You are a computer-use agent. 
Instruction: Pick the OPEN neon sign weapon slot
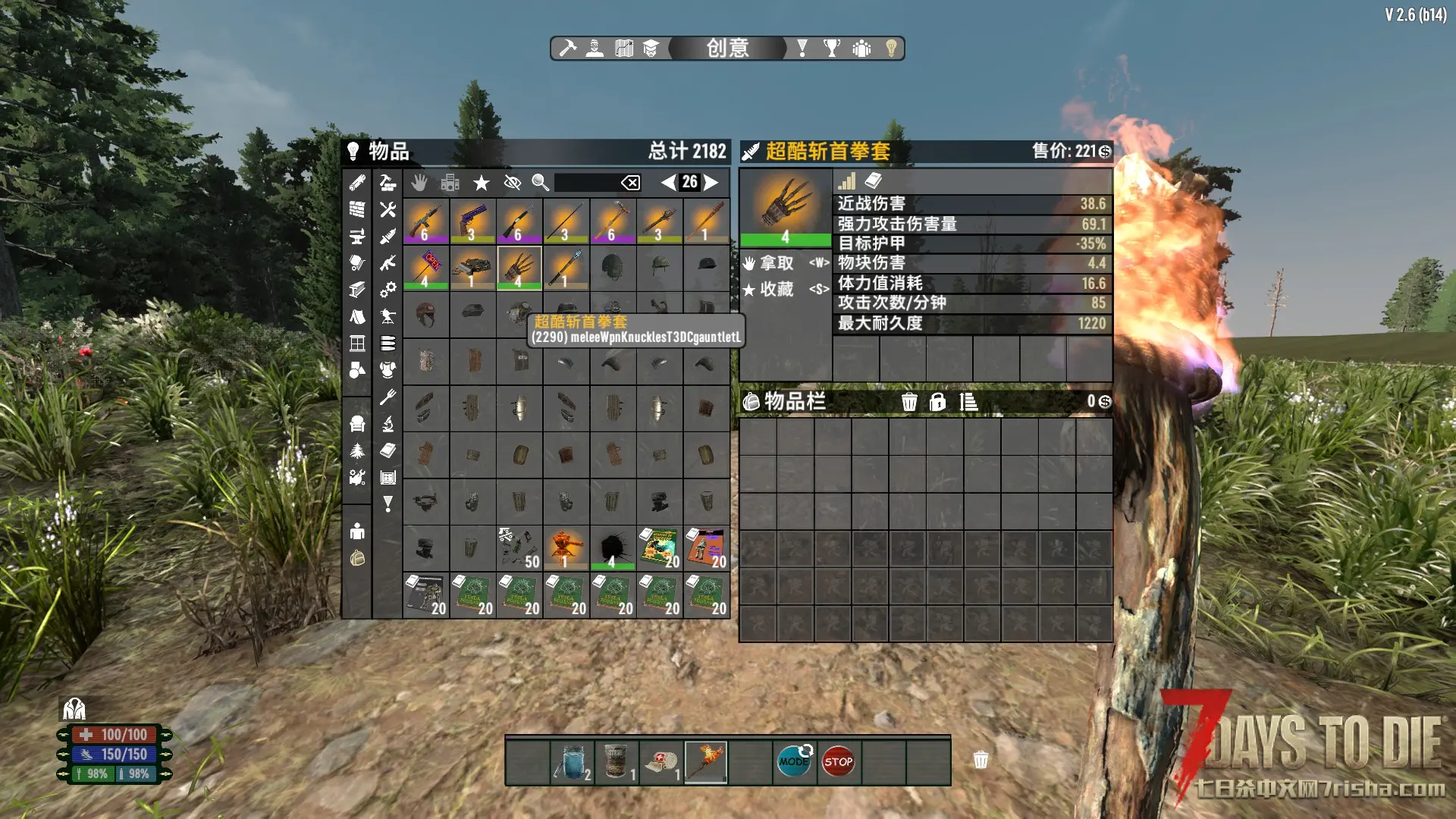[x=426, y=268]
